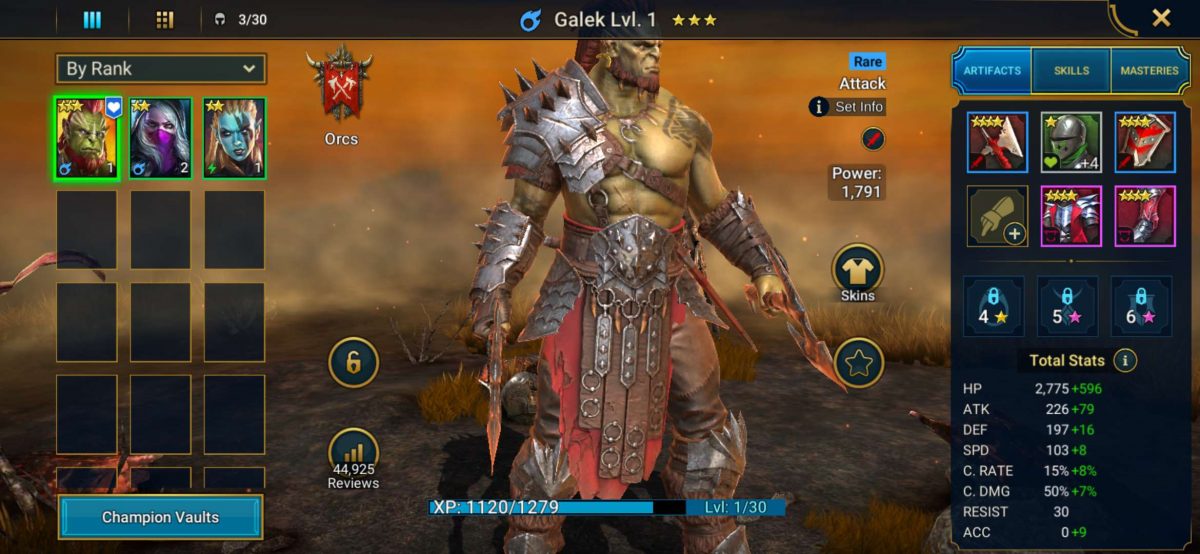Choose the purple-masked champion portrait
Viewport: 1200px width, 554px height.
(x=160, y=139)
